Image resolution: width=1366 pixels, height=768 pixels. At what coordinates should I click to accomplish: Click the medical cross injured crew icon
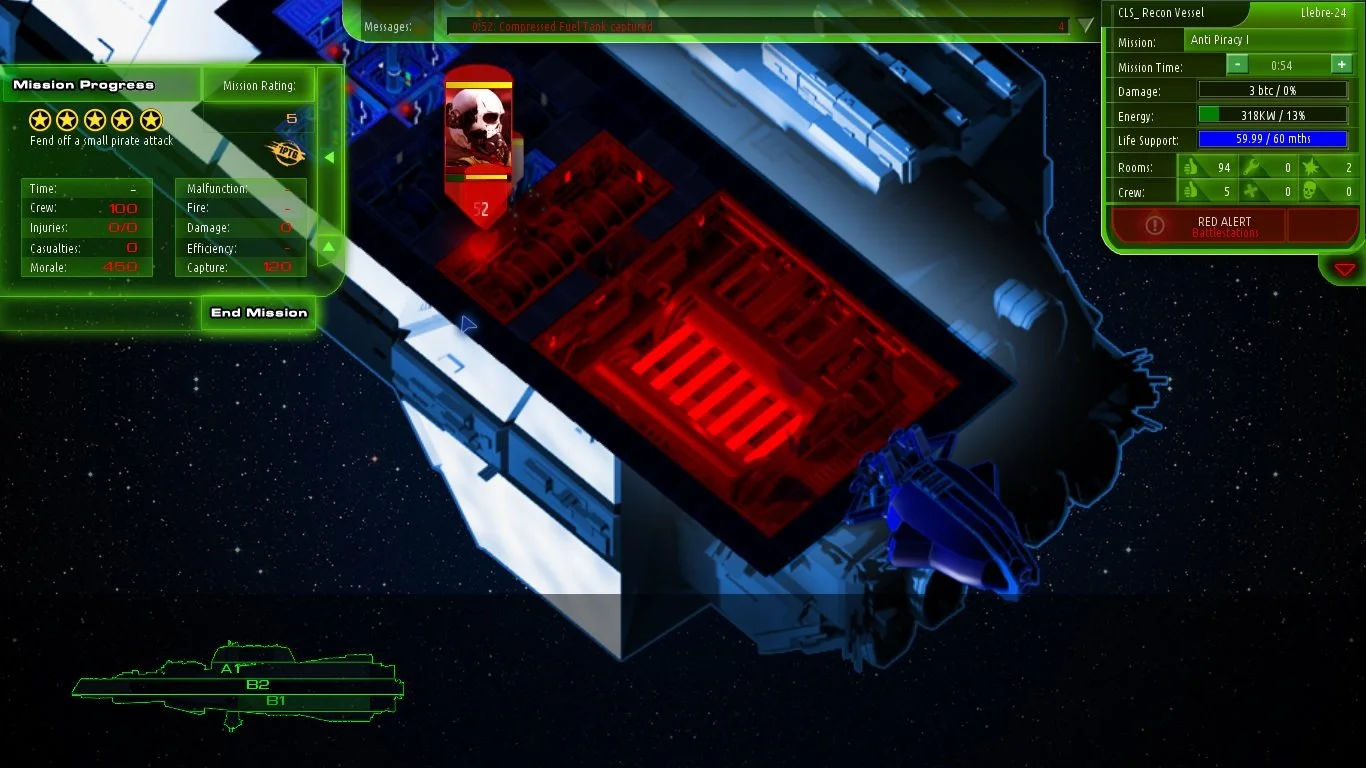tap(1248, 190)
